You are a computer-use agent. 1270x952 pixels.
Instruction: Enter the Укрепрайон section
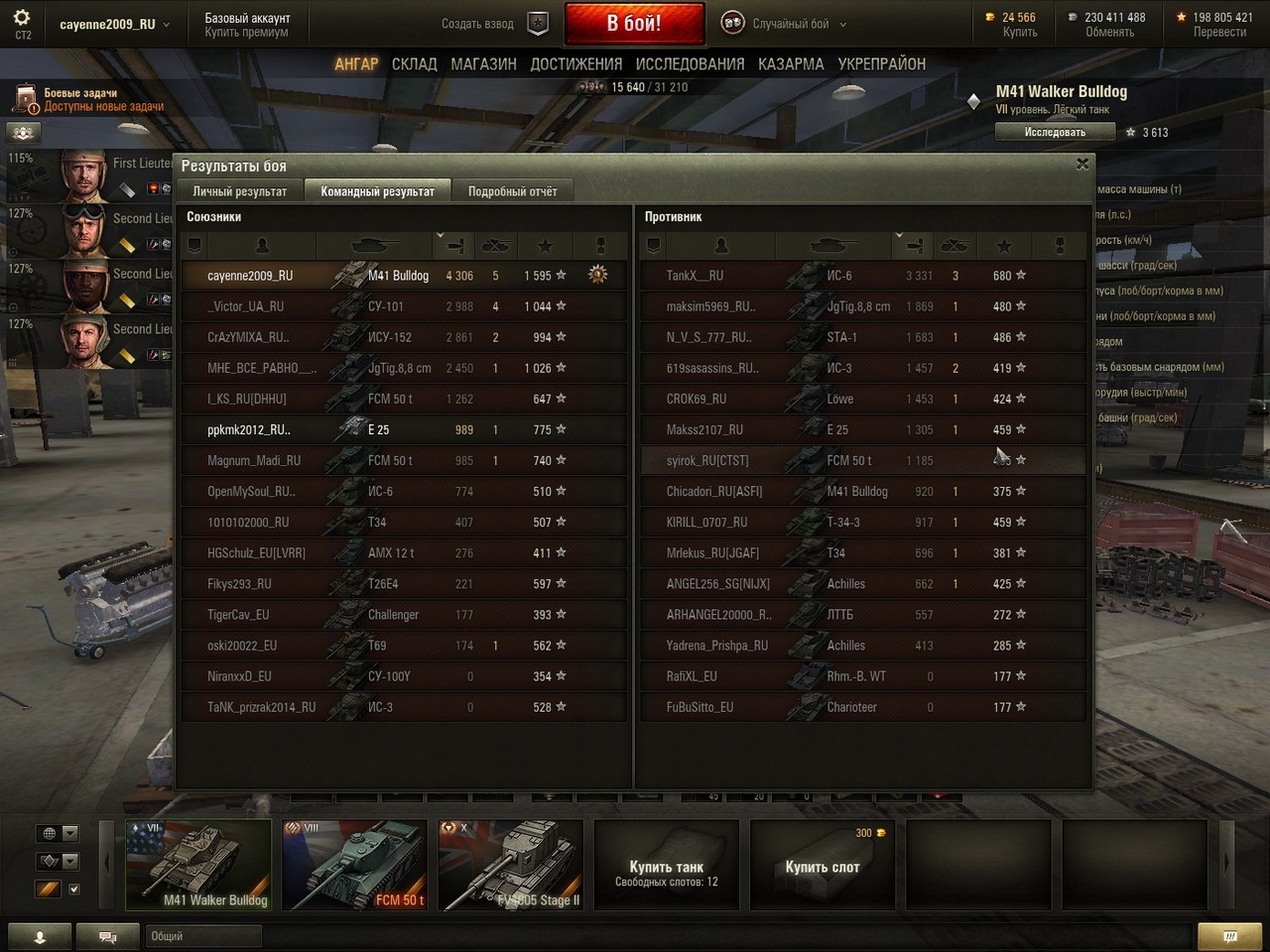(x=881, y=64)
